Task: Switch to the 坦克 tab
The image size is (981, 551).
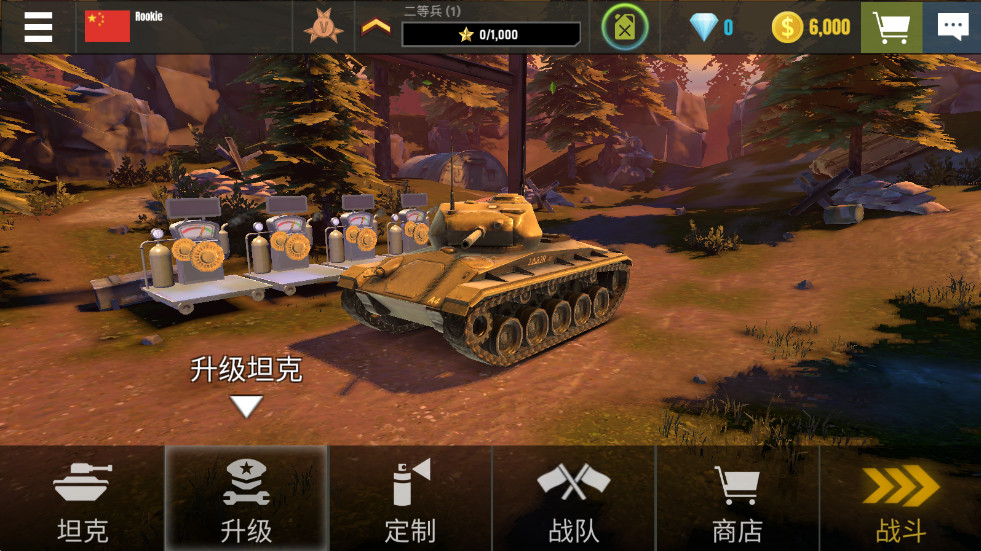Action: click(x=82, y=499)
